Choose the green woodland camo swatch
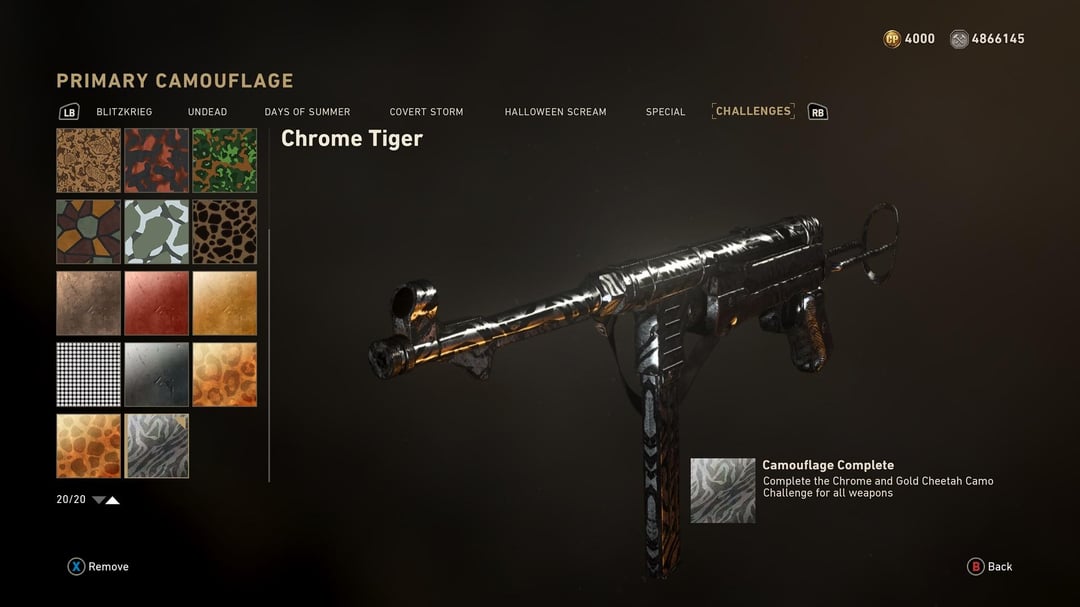Screen dimensions: 1080x607 click(224, 160)
